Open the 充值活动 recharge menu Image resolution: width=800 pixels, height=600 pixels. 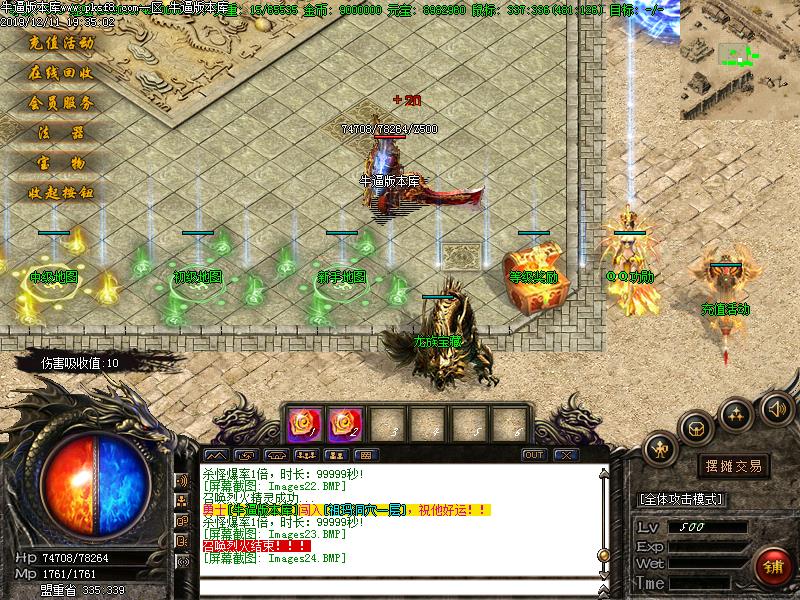[62, 43]
